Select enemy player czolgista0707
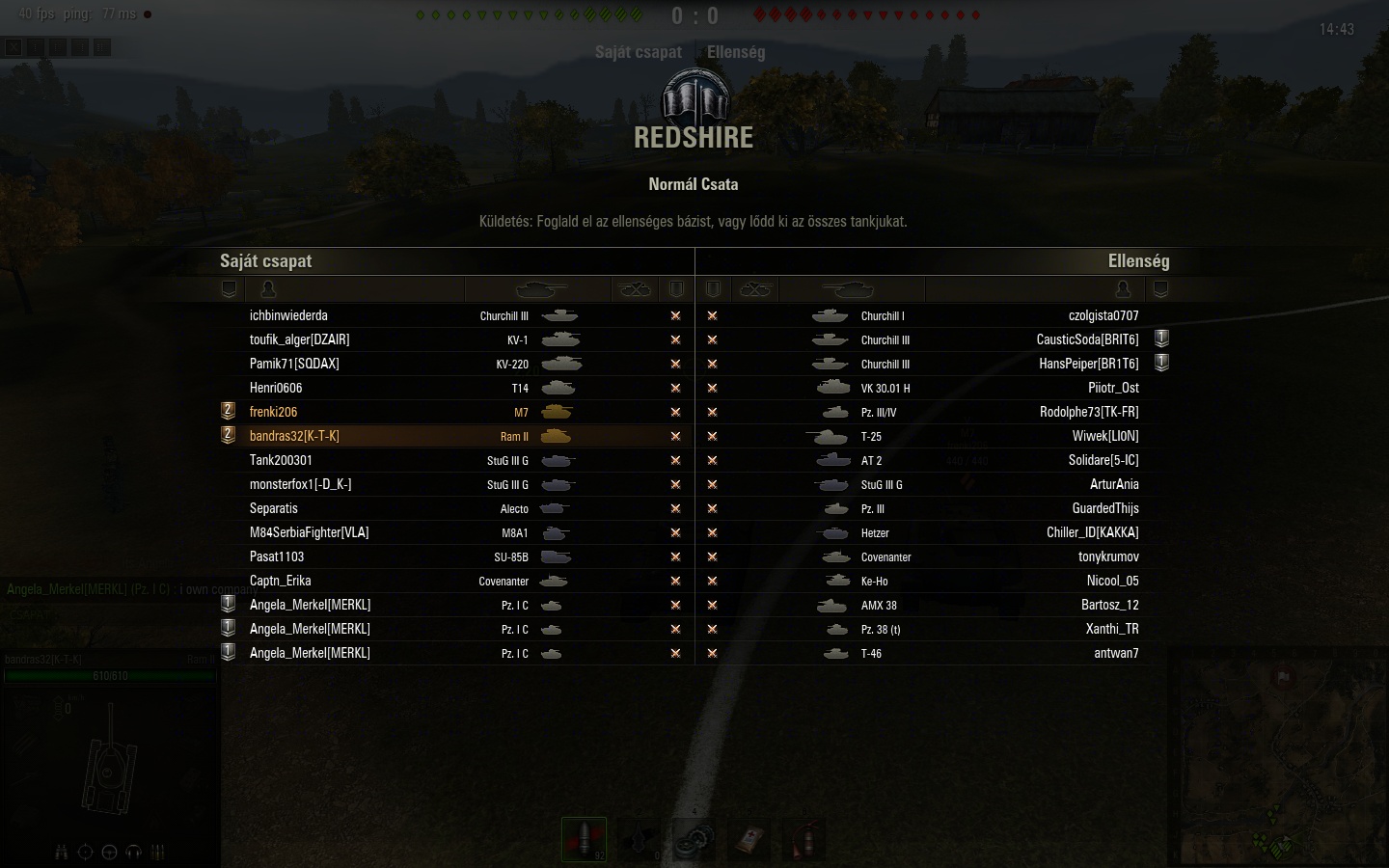The height and width of the screenshot is (868, 1389). pos(1103,315)
